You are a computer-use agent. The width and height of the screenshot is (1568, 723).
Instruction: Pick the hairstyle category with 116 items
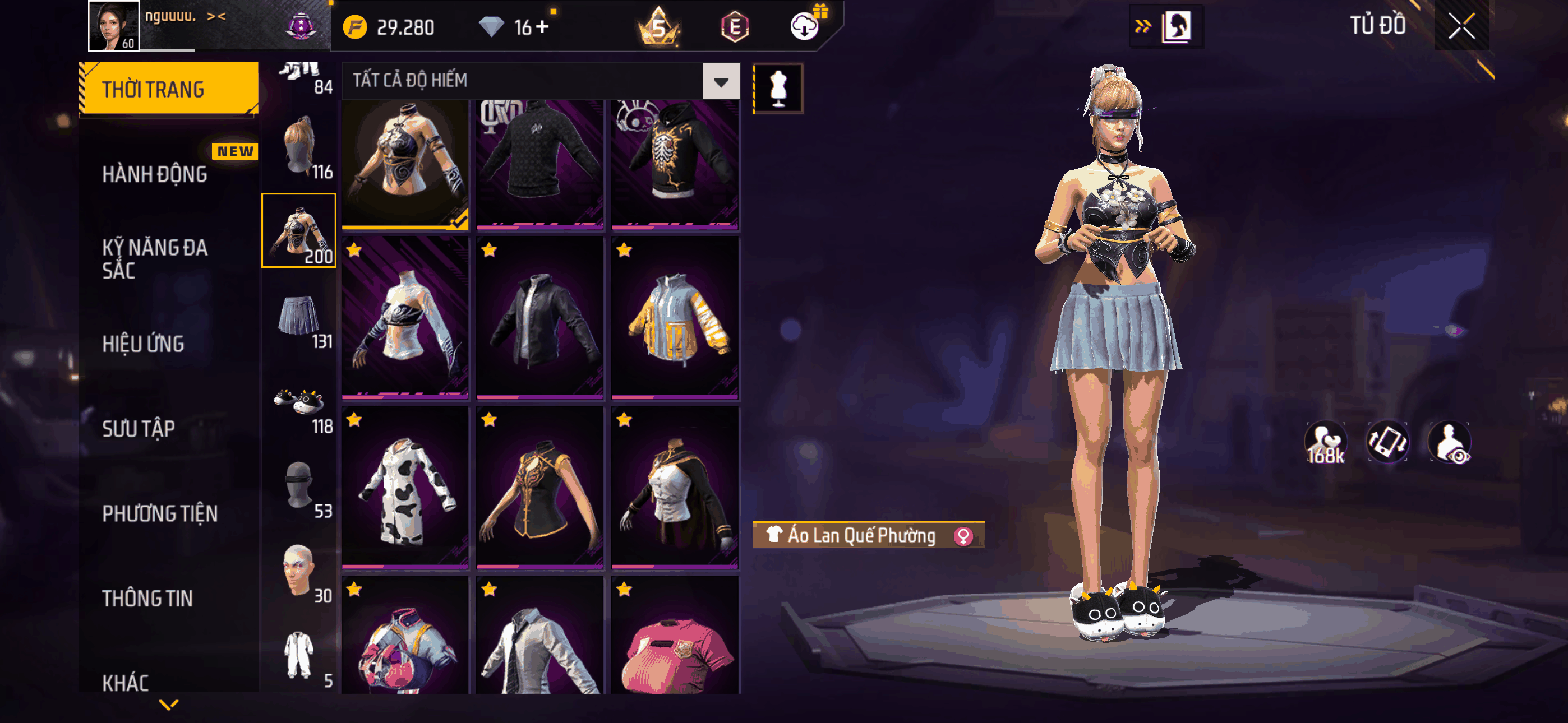click(299, 147)
